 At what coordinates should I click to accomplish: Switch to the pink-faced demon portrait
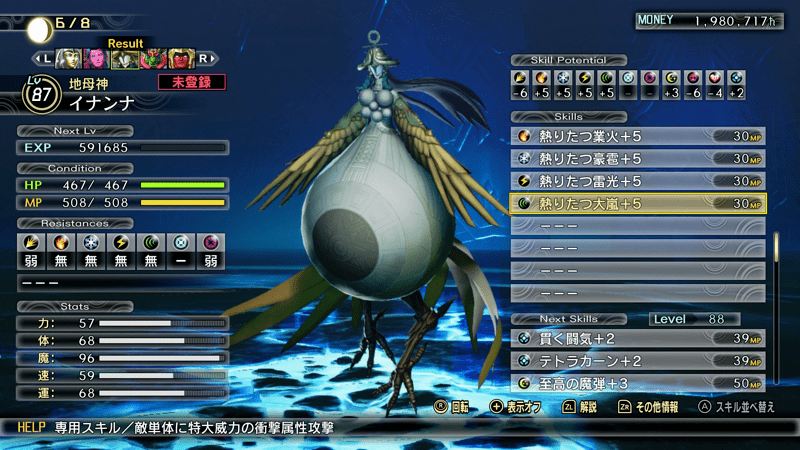click(97, 59)
